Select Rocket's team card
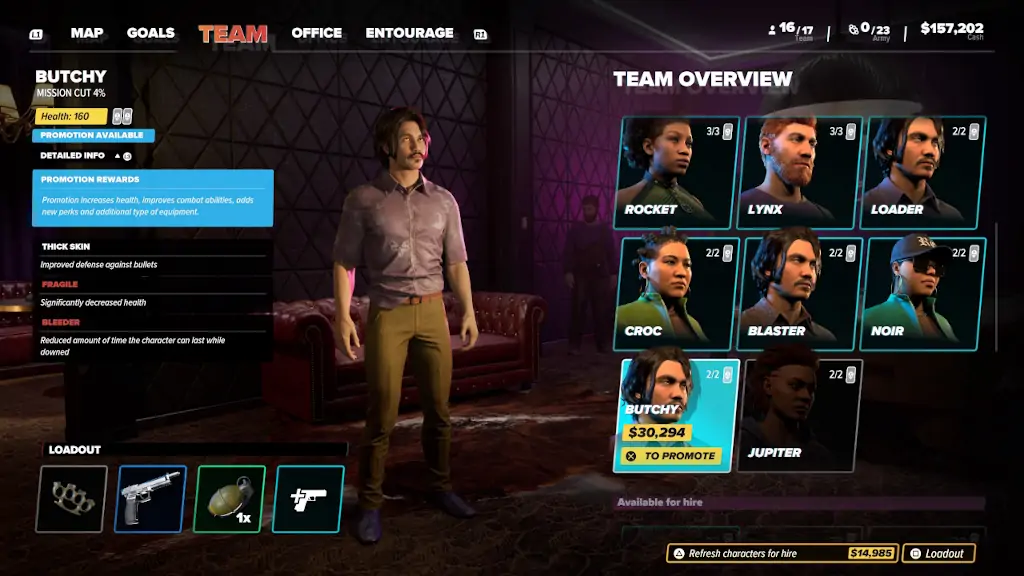 (676, 174)
